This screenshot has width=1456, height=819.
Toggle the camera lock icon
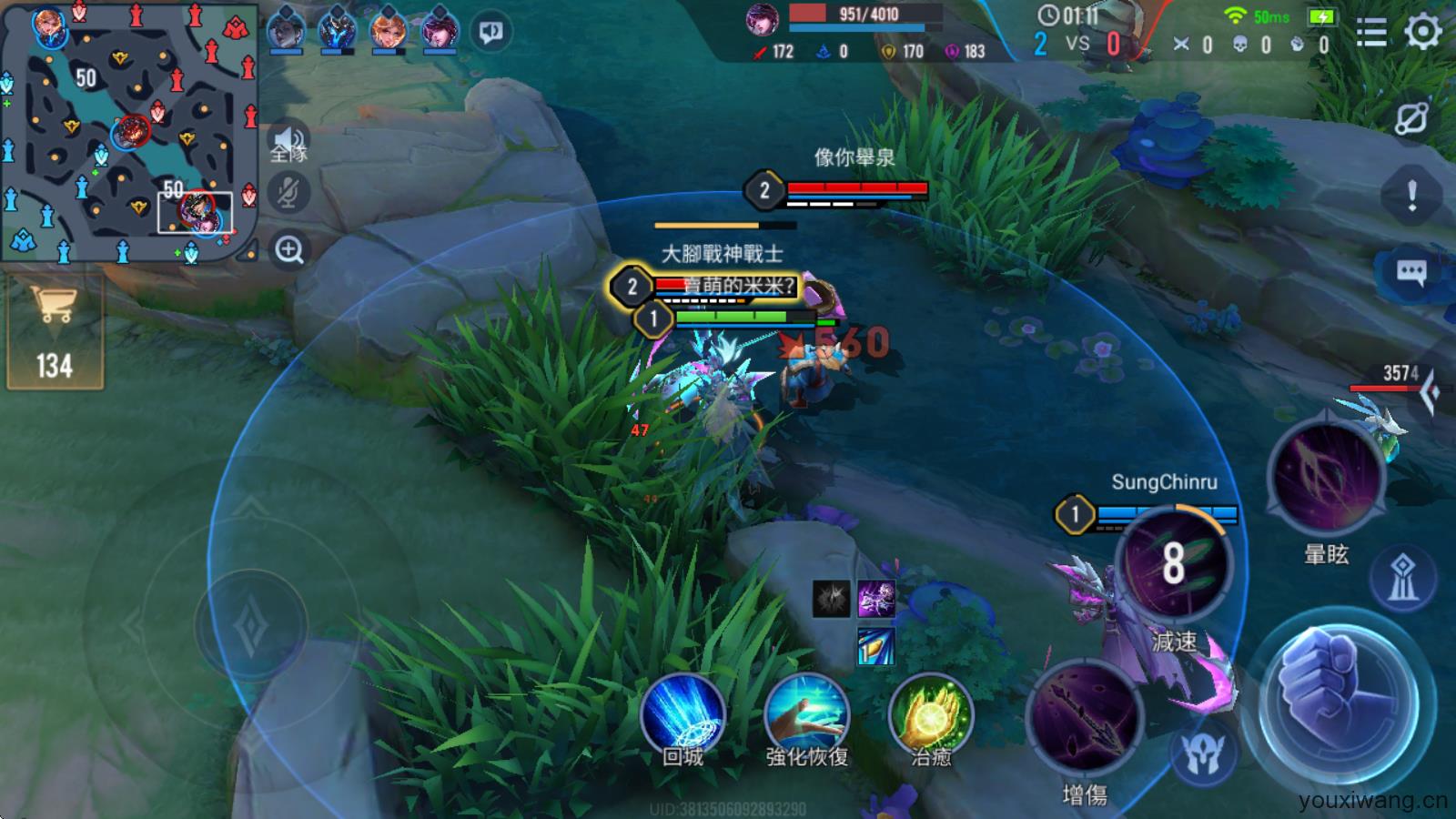tap(1411, 118)
